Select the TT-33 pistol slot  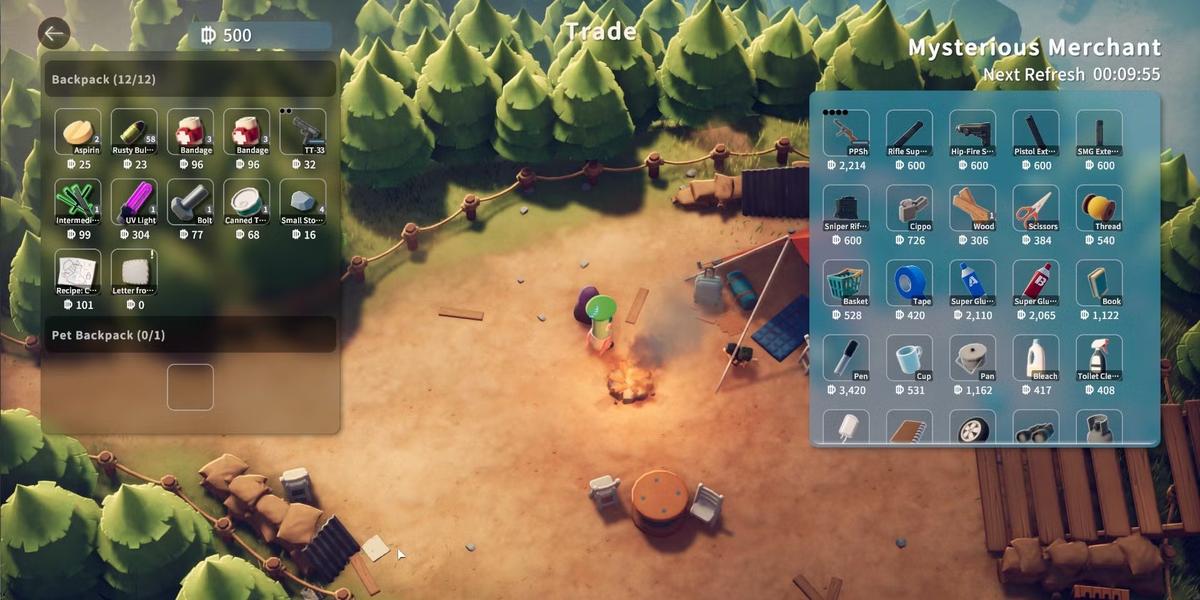(302, 132)
